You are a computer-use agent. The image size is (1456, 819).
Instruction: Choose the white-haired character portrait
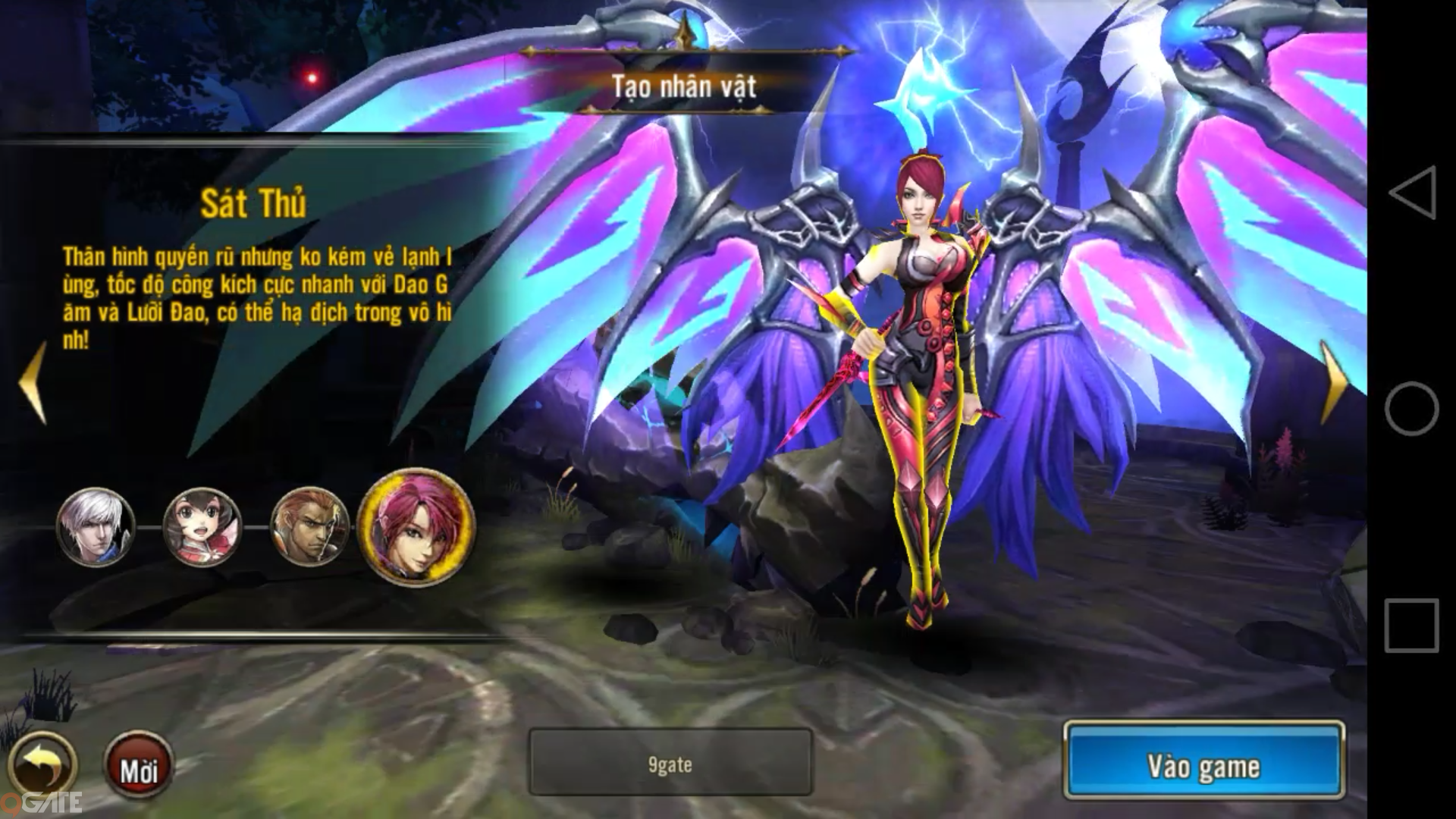[96, 527]
